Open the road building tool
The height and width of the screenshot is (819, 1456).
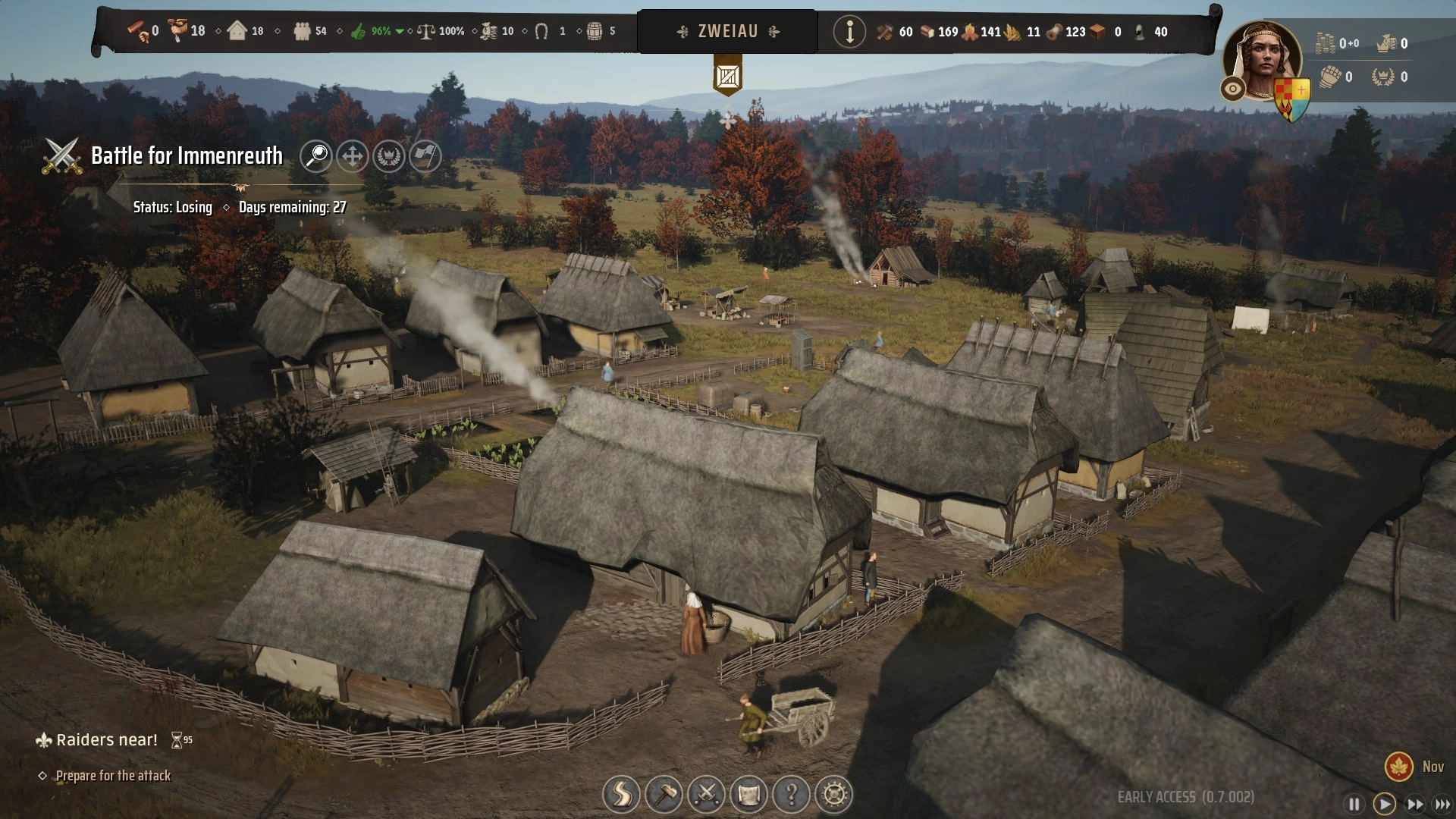tap(620, 794)
